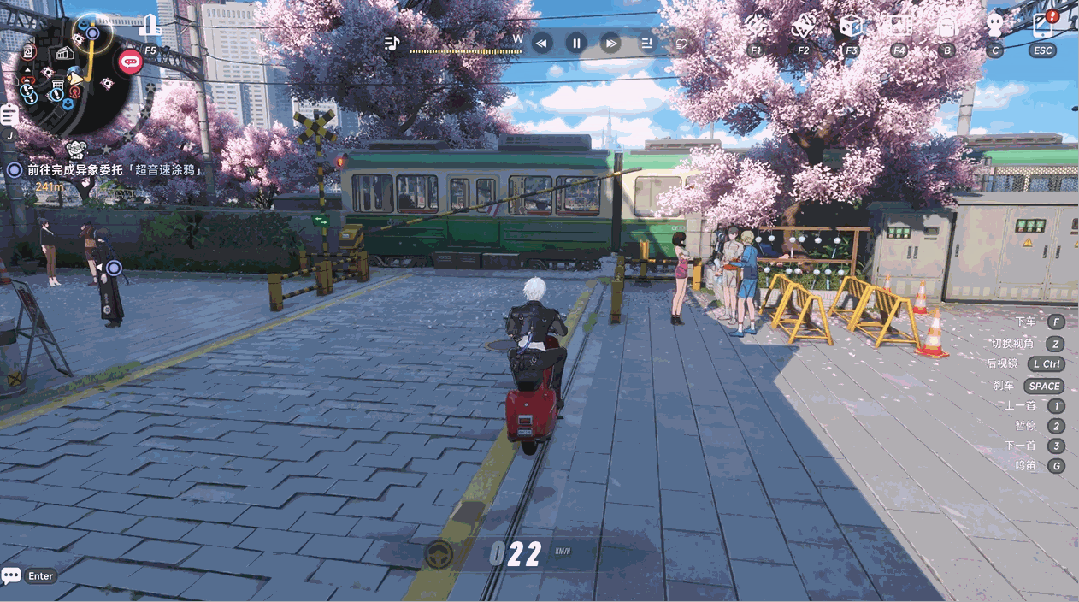1079x602 pixels.
Task: Open the backpack inventory icon
Action: (x=946, y=26)
